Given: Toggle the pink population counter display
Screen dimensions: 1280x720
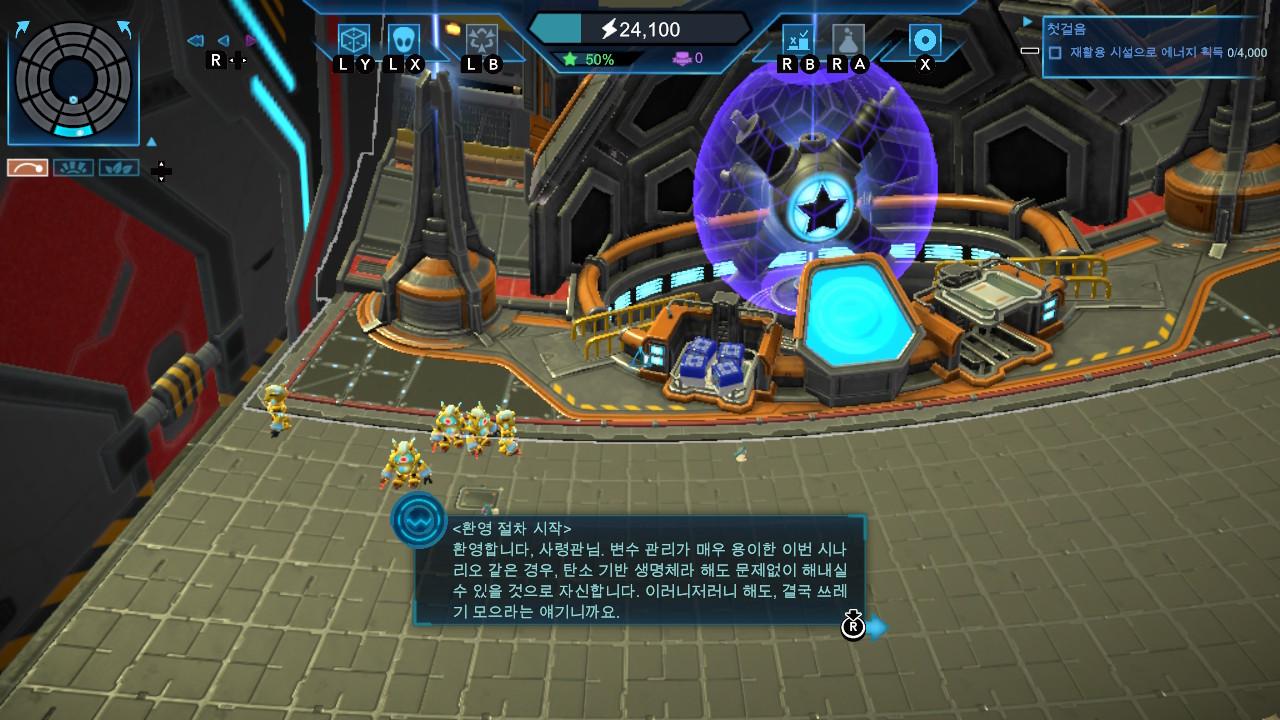Looking at the screenshot, I should point(685,59).
